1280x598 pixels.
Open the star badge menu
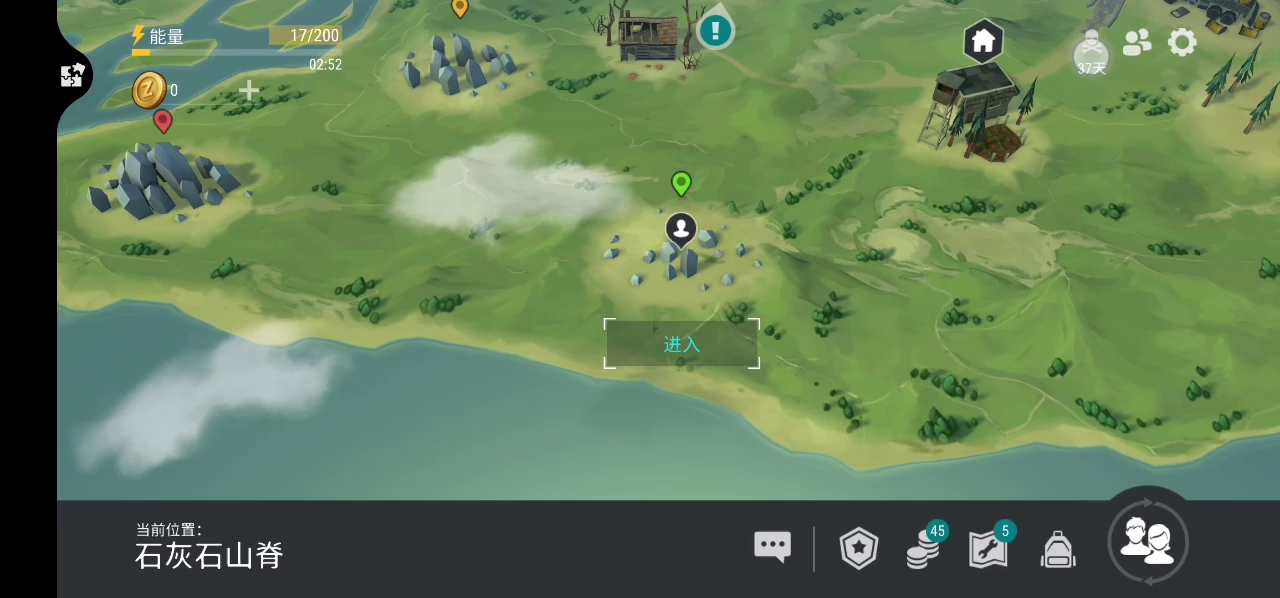859,548
